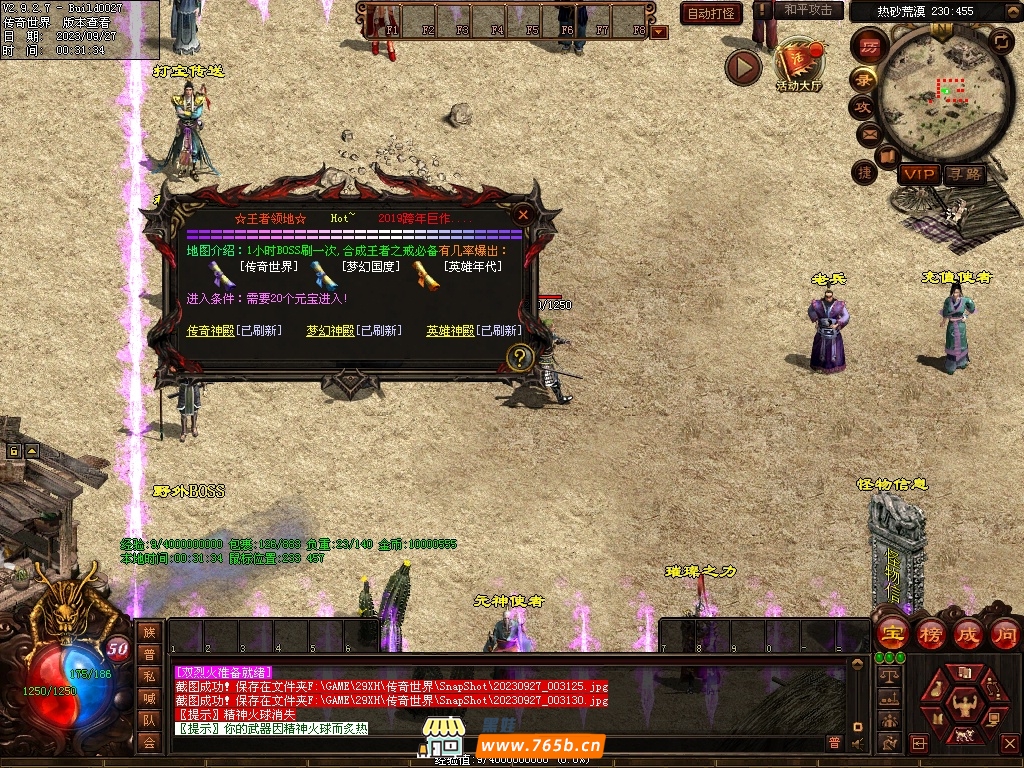Viewport: 1024px width, 768px height.
Task: Activate 寻路 pathfinding button
Action: coord(964,174)
